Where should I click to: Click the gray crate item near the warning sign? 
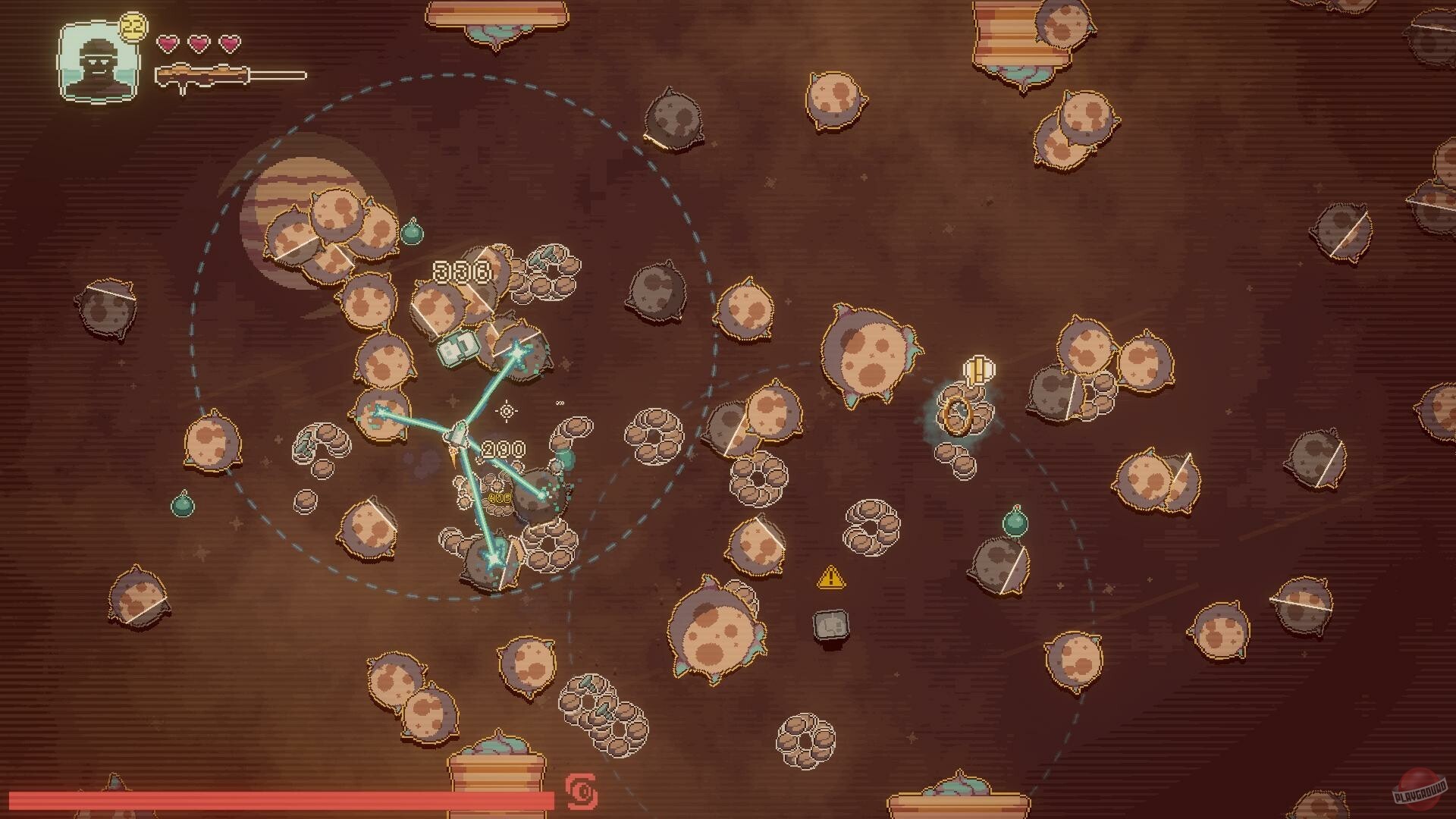coord(830,625)
